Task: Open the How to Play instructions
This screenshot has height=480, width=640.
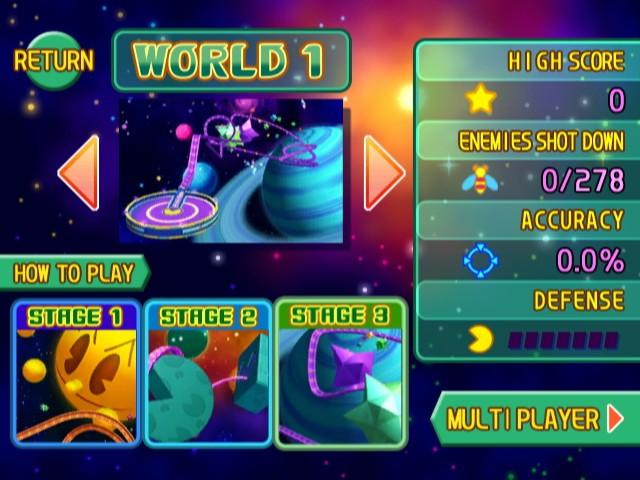Action: coord(75,273)
